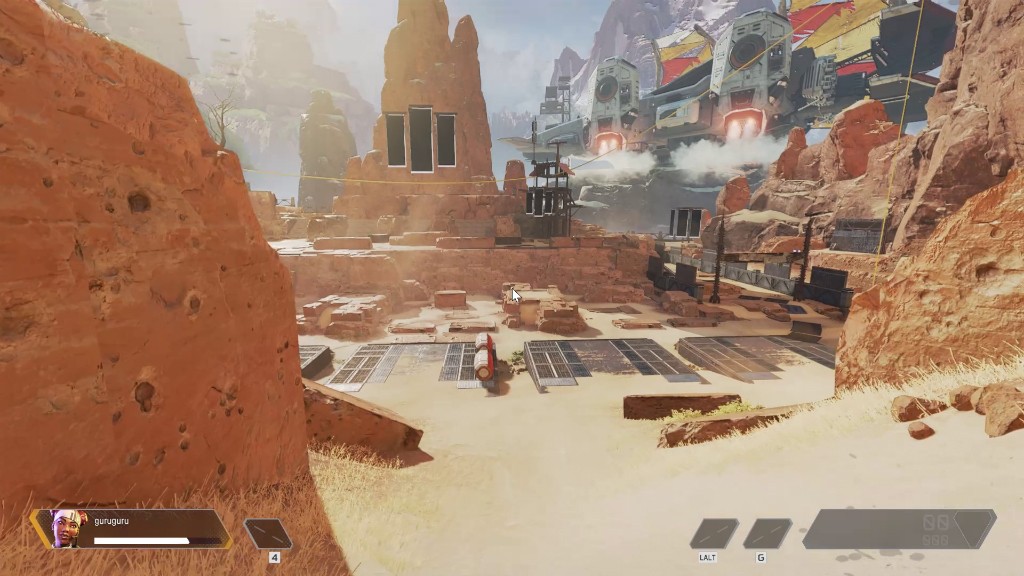Activate the ability slot labeled LALT
Image resolution: width=1024 pixels, height=576 pixels.
pyautogui.click(x=714, y=533)
